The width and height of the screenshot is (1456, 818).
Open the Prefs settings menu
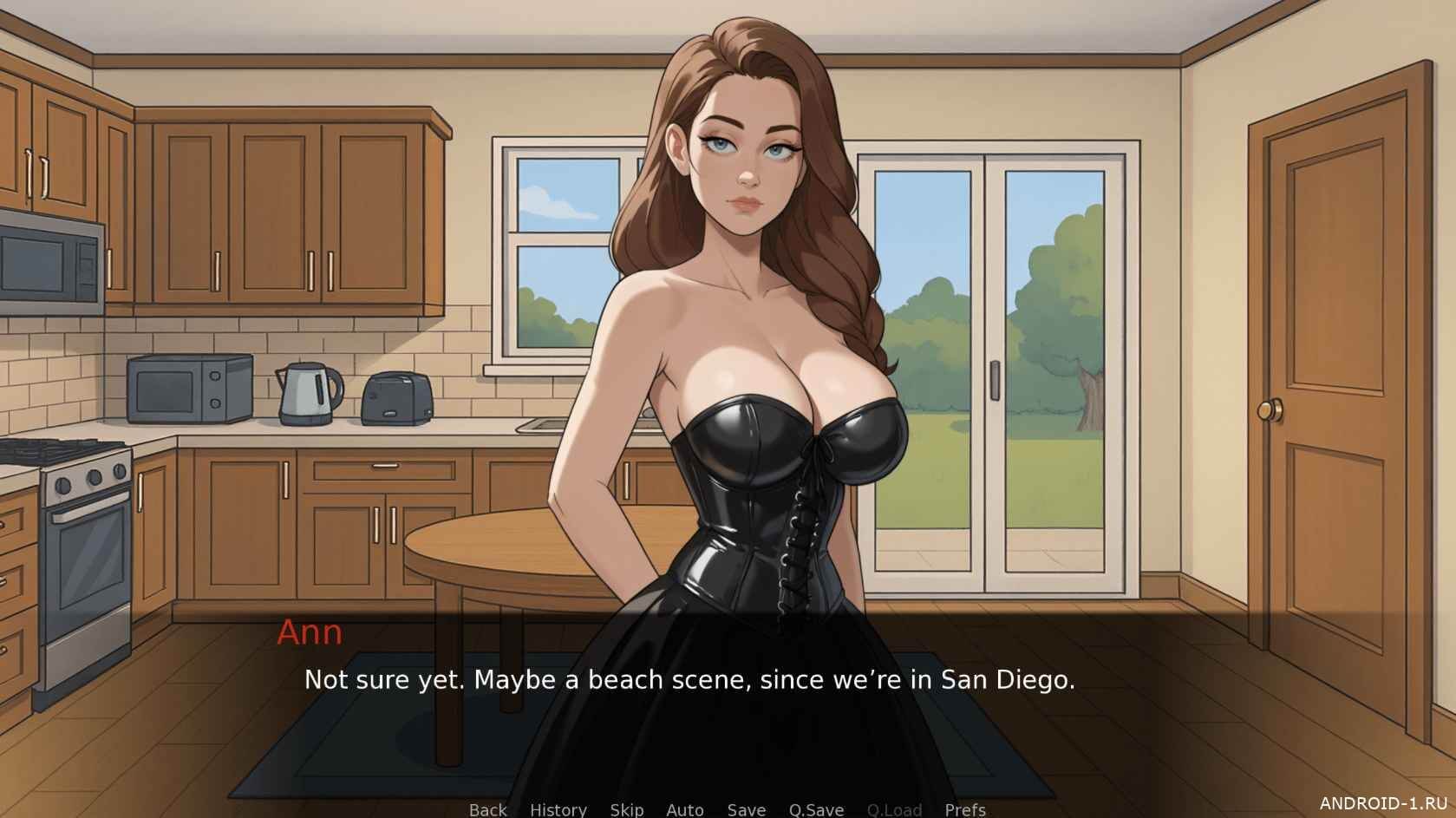(964, 809)
